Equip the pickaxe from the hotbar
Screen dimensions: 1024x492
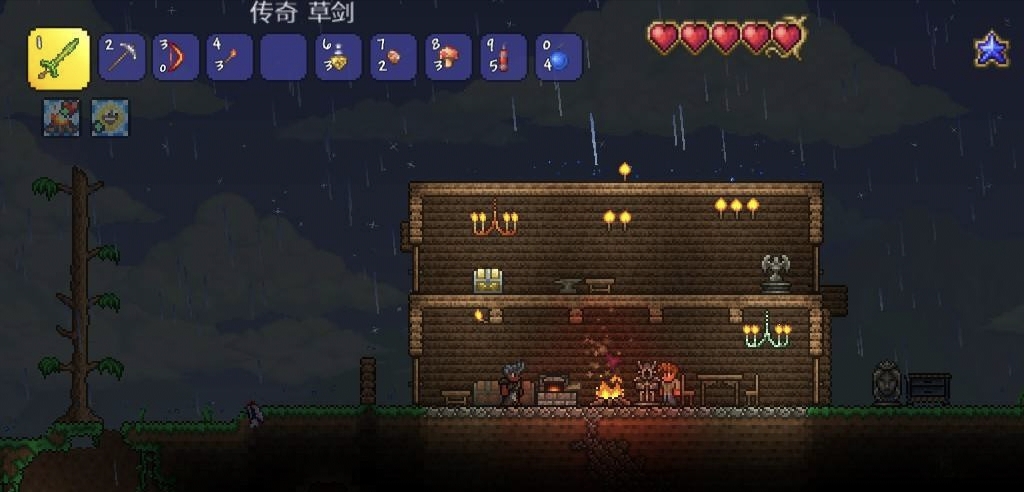click(x=121, y=58)
